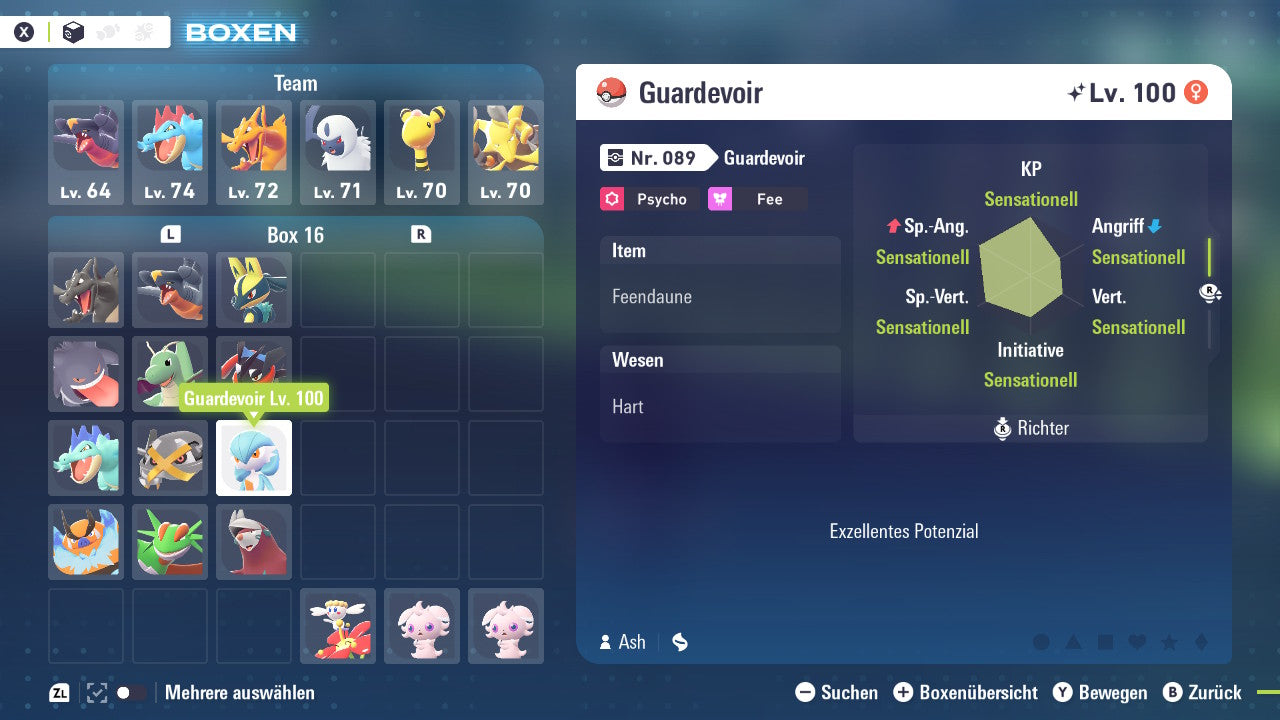
Task: Select the Guardevoir thumbnail in Box 16
Action: [253, 458]
